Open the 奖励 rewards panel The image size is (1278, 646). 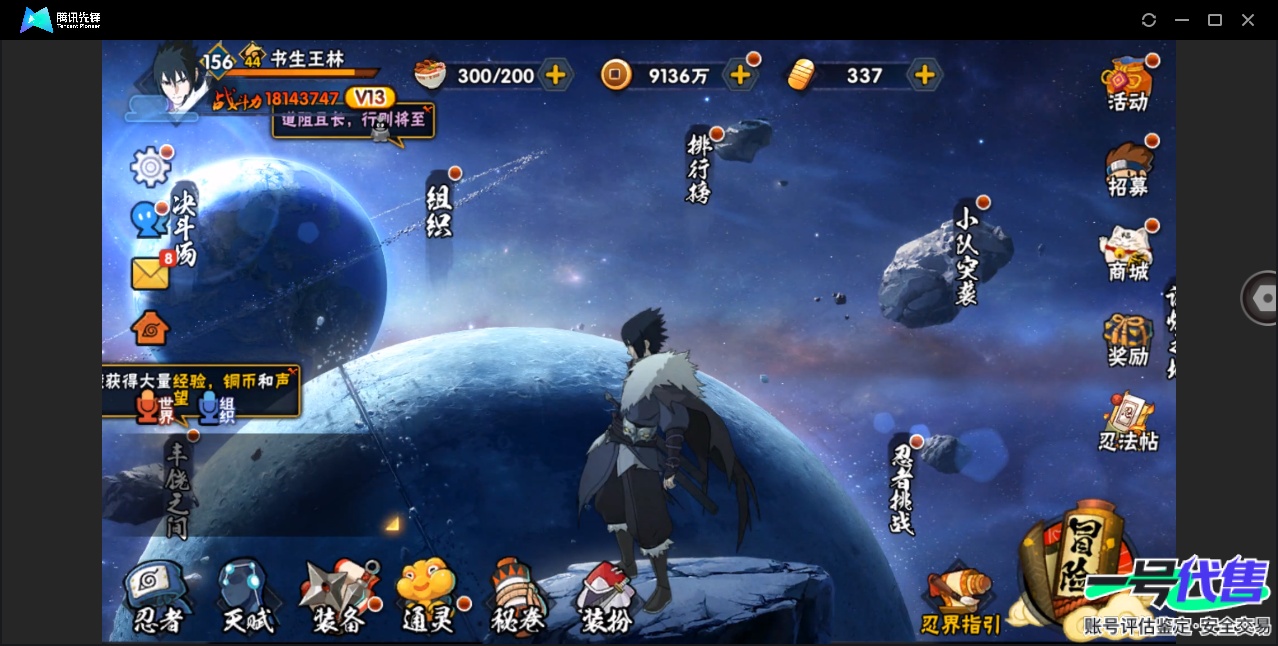(1128, 340)
